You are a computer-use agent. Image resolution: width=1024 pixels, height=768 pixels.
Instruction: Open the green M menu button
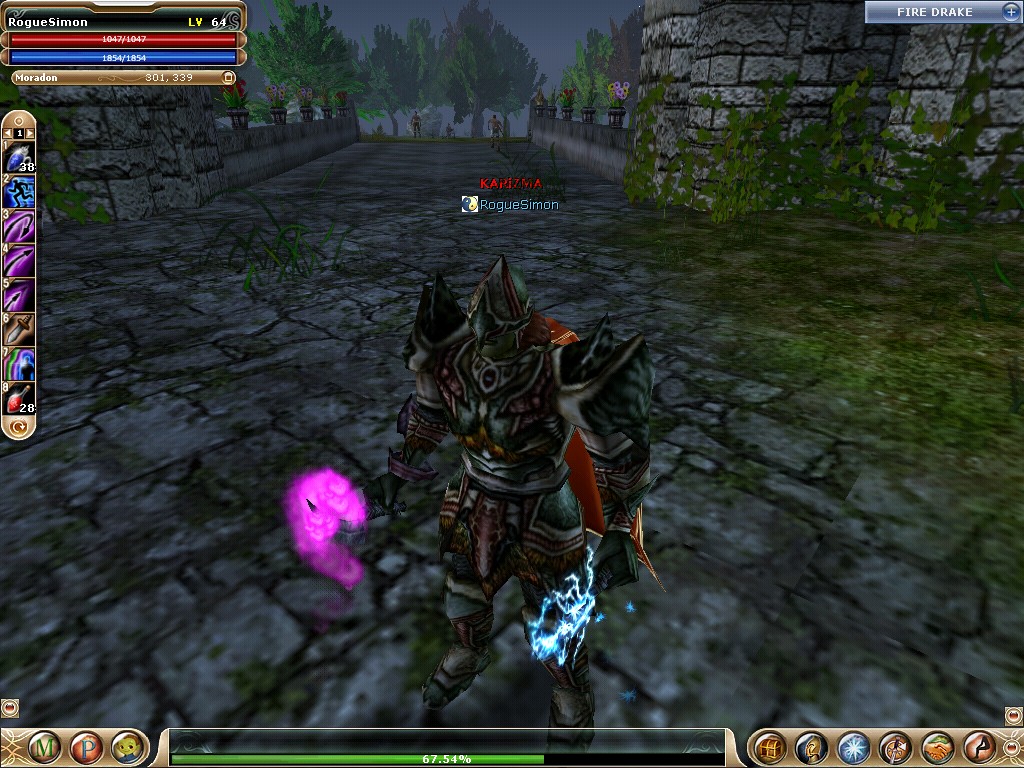(43, 747)
